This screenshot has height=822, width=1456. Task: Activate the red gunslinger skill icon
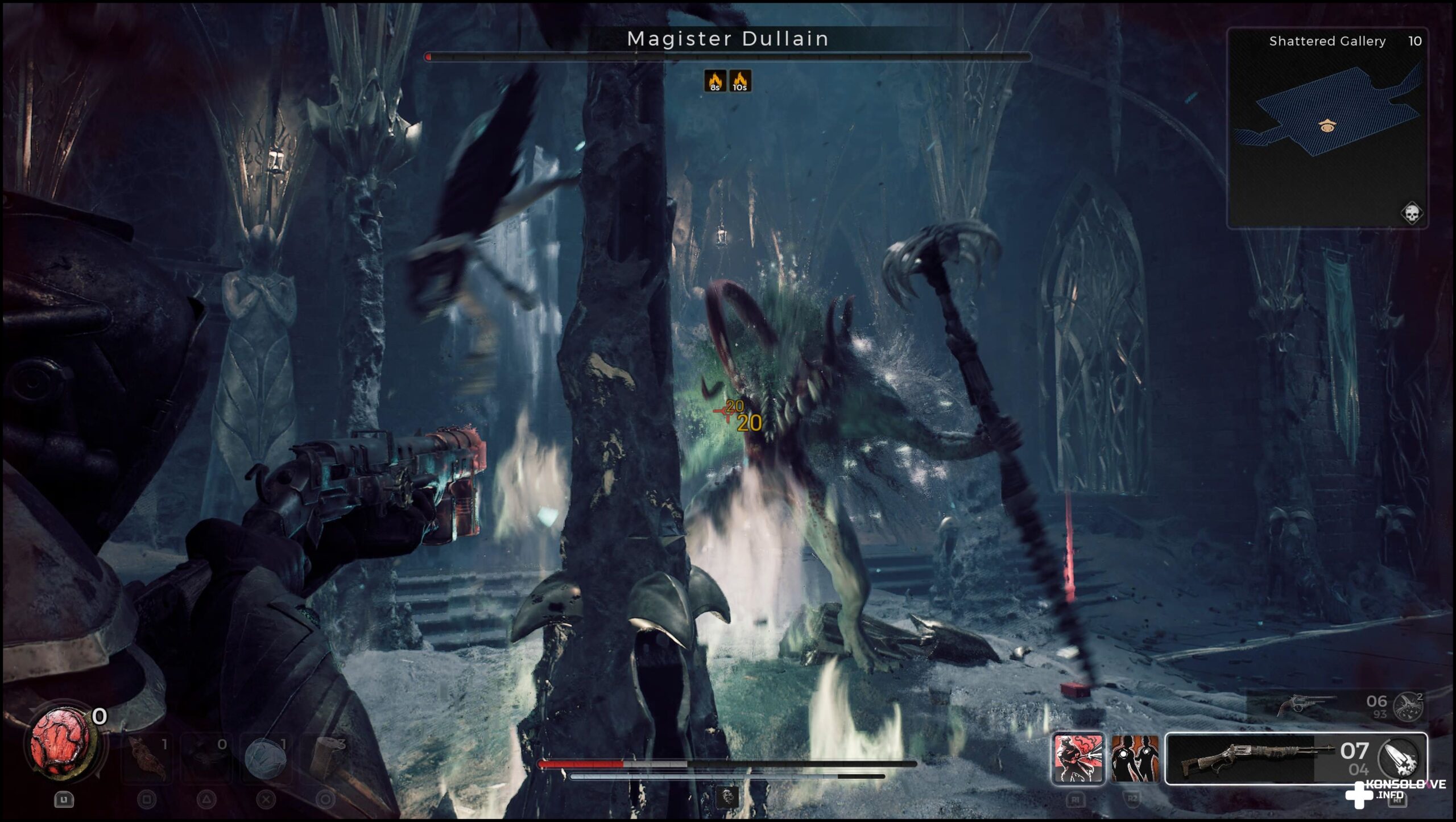coord(1078,758)
